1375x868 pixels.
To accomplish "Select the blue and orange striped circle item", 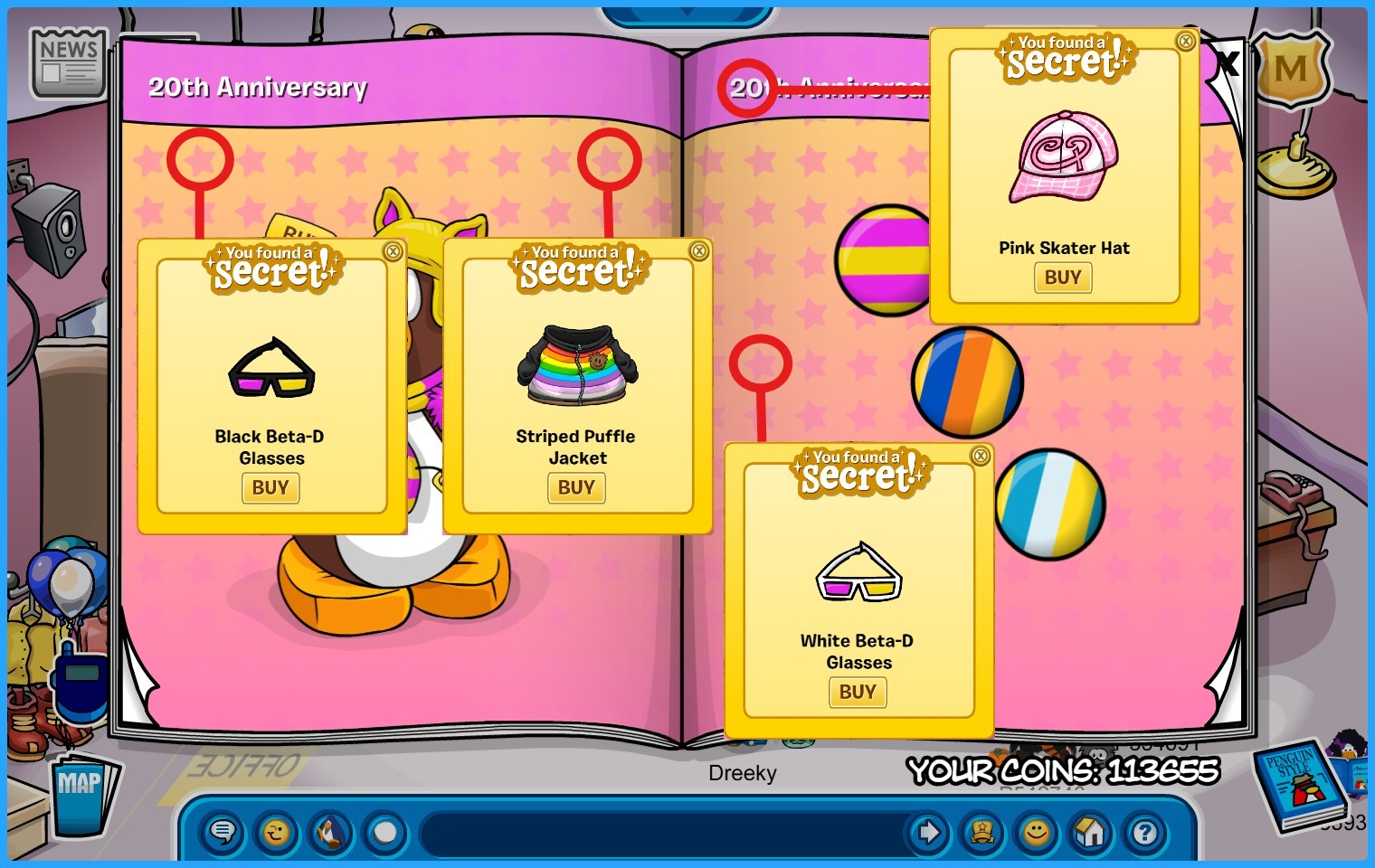I will (967, 382).
